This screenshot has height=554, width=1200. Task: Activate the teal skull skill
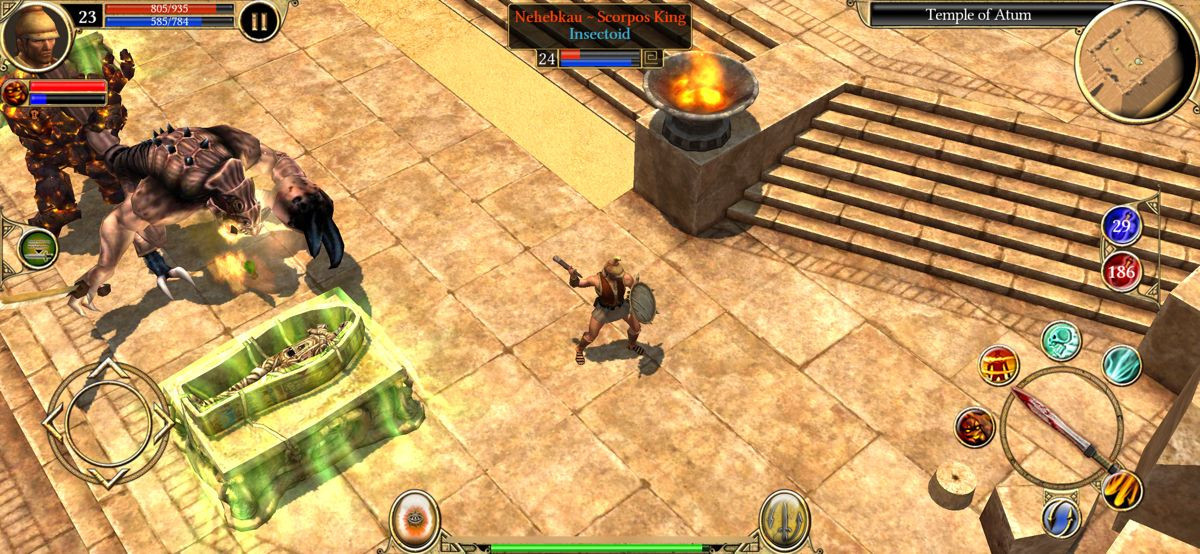click(1061, 341)
